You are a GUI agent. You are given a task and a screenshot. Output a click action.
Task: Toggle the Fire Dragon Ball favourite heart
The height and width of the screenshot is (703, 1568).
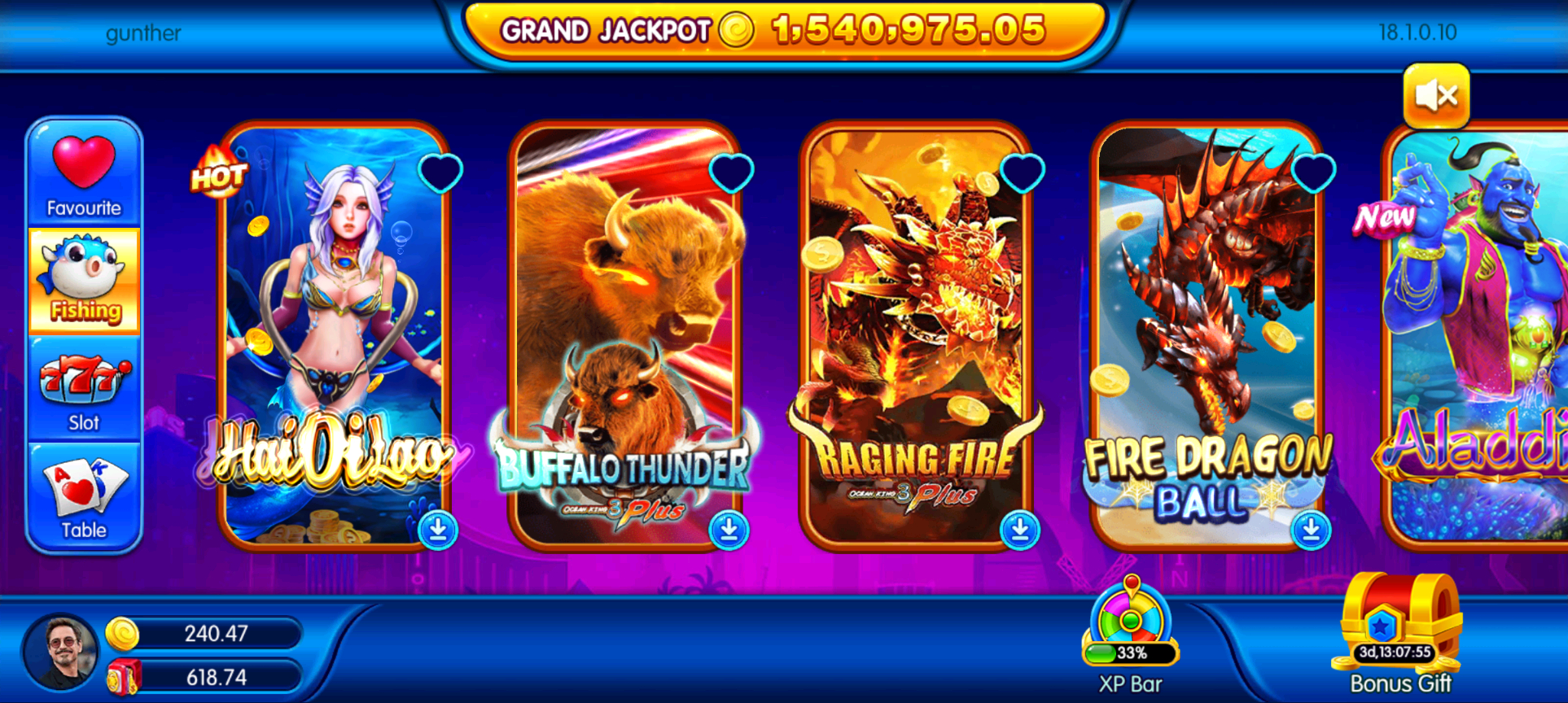tap(1313, 172)
